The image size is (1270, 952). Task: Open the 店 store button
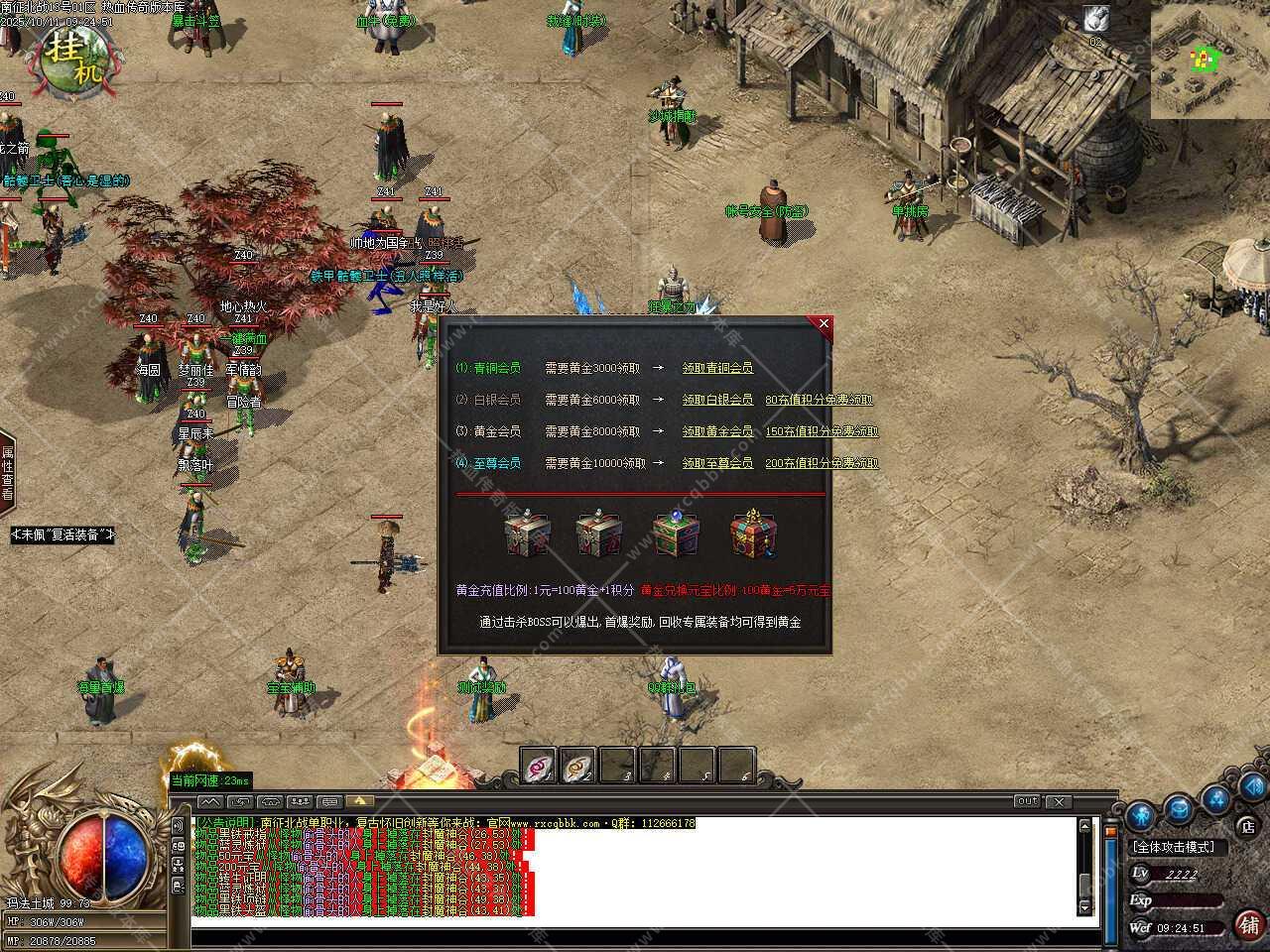1248,825
